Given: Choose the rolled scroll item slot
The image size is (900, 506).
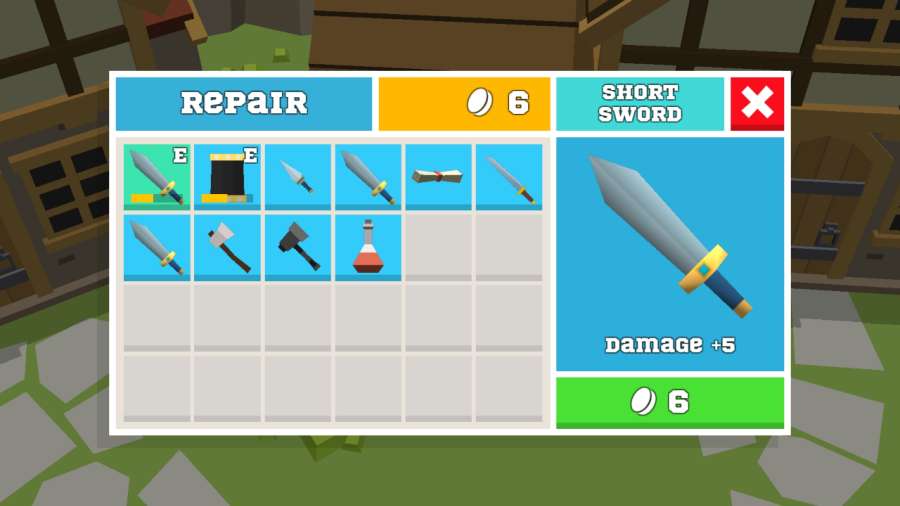Looking at the screenshot, I should tap(438, 176).
